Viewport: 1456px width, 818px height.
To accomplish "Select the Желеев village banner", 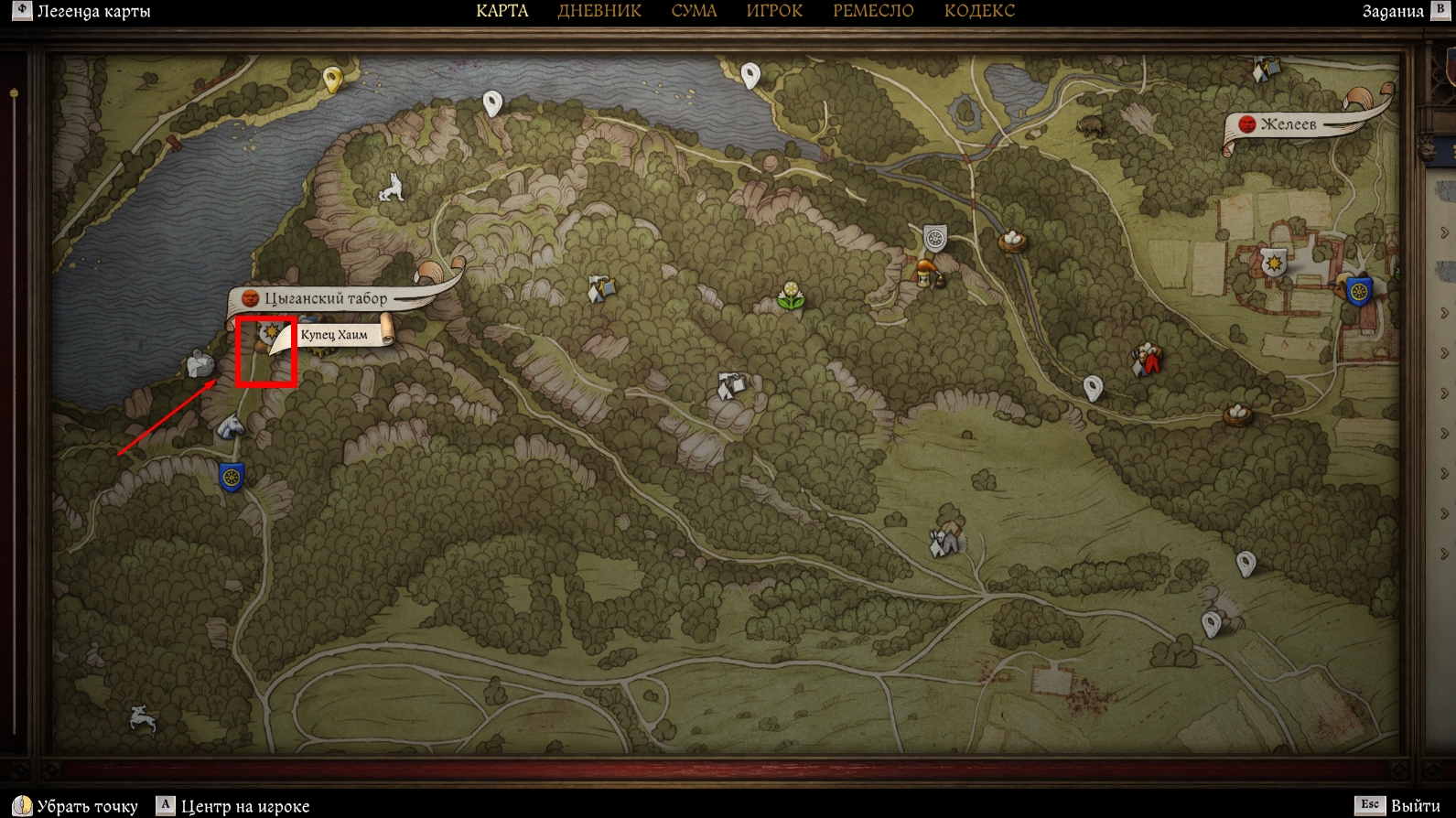I will 1288,124.
